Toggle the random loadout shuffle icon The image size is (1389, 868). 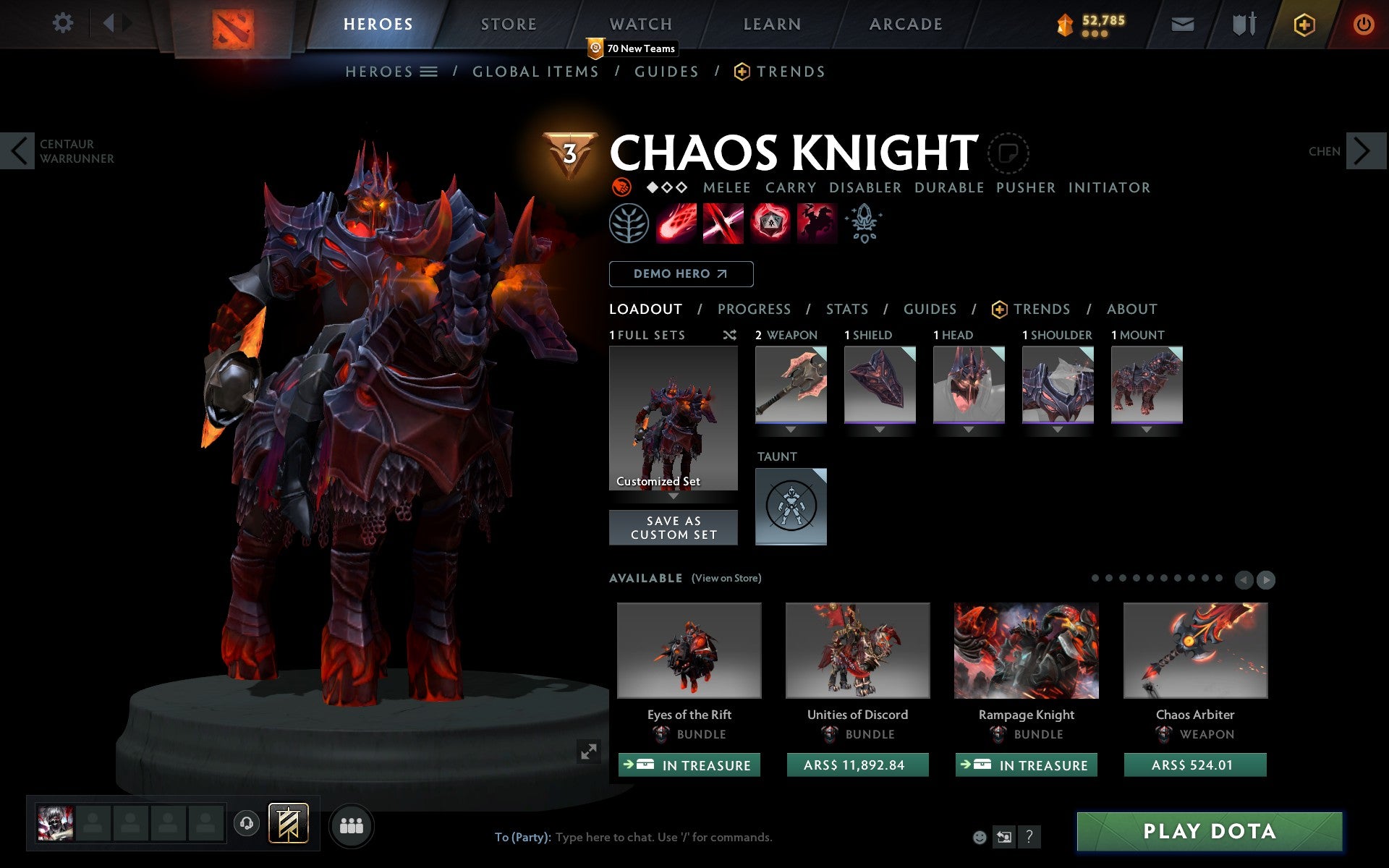click(x=729, y=335)
